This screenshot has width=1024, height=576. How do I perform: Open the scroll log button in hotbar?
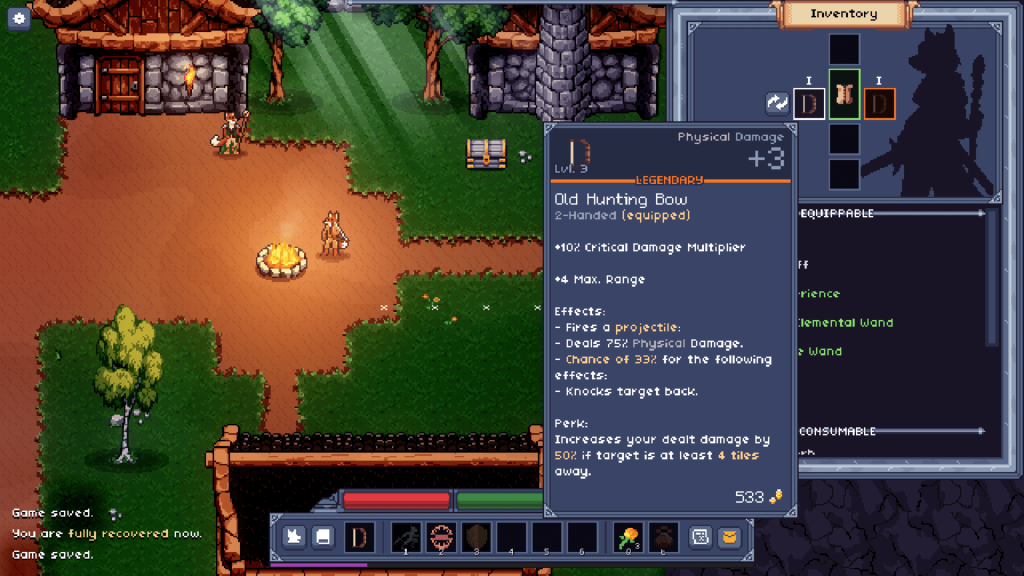(701, 537)
